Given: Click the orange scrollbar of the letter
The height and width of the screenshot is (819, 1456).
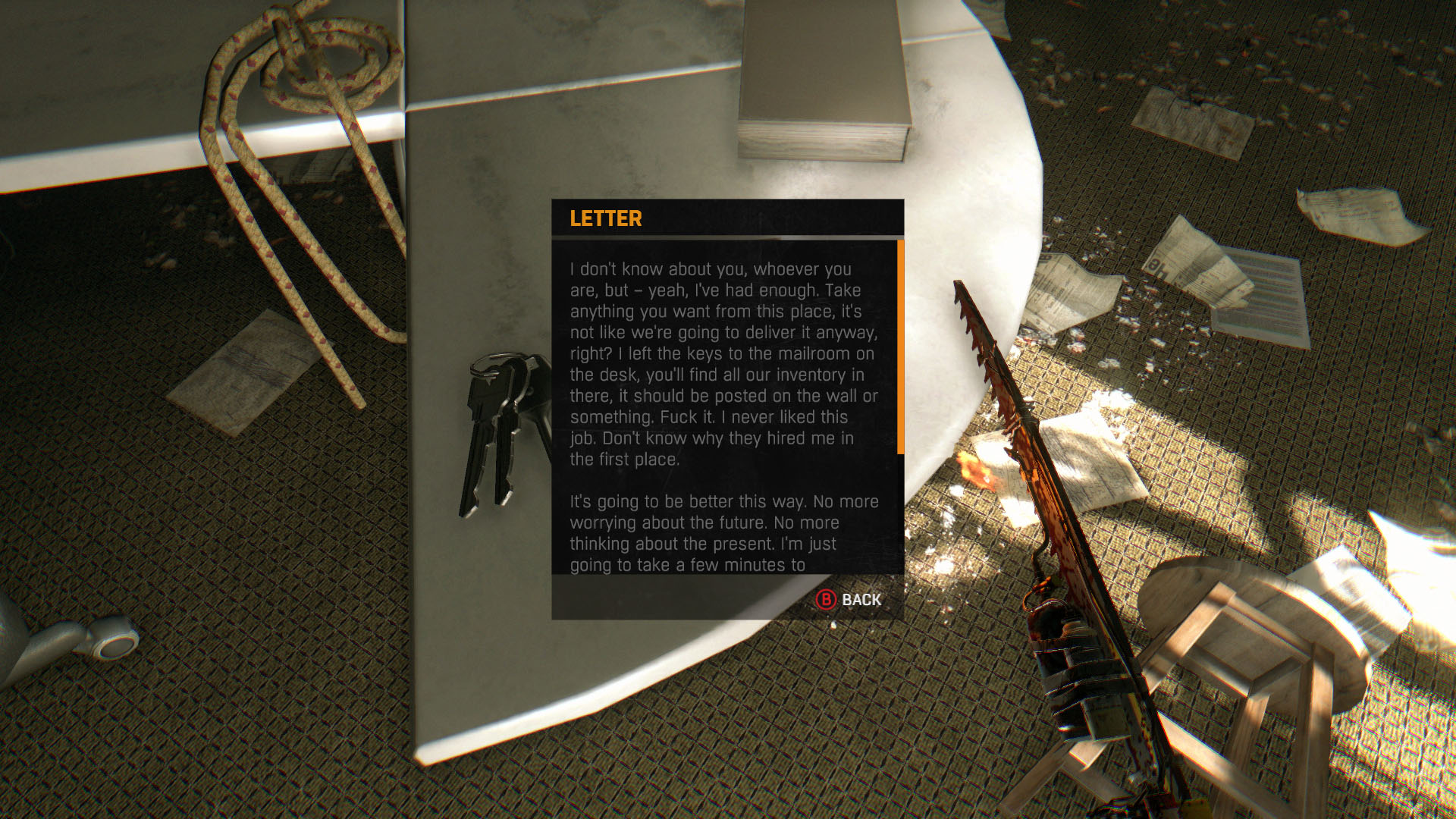Looking at the screenshot, I should click(900, 347).
